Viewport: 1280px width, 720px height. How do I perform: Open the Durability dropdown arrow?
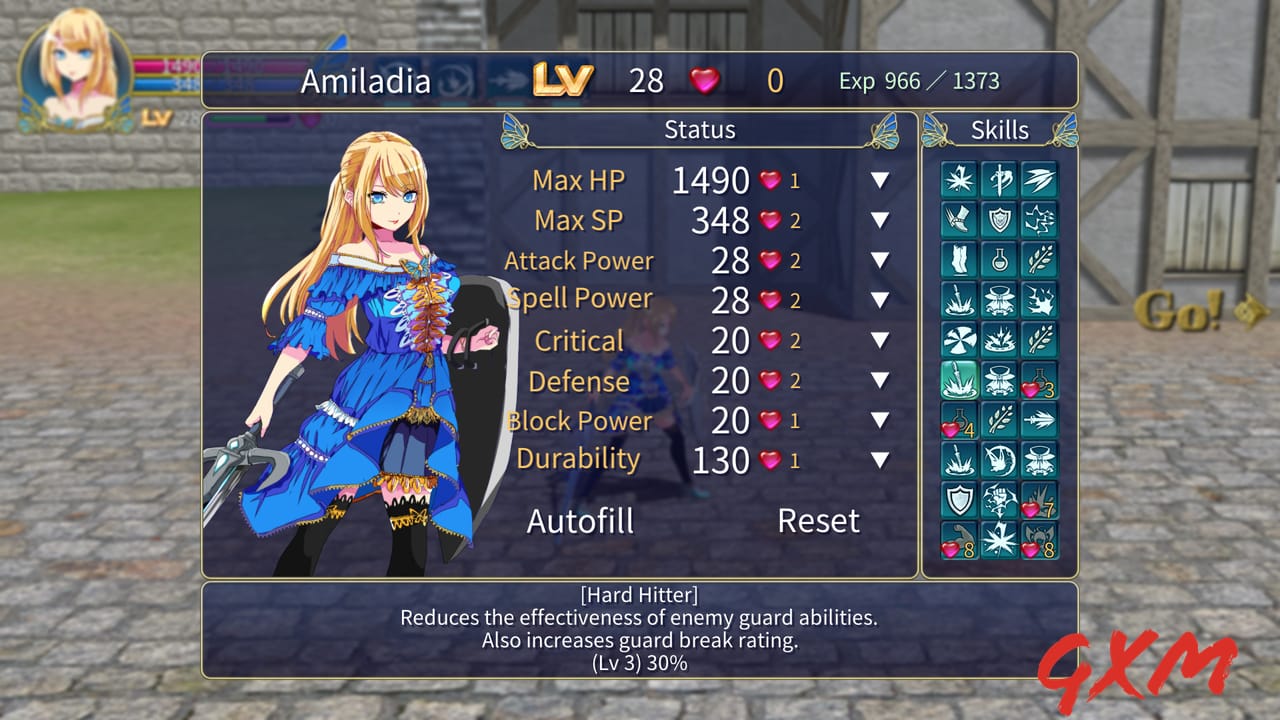pos(878,459)
